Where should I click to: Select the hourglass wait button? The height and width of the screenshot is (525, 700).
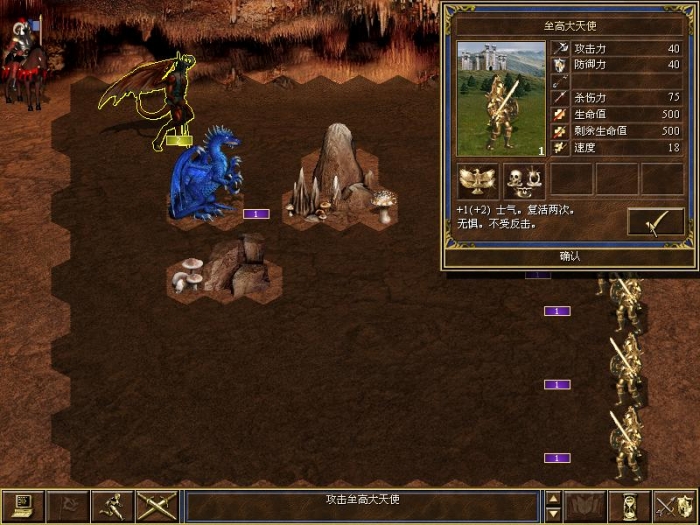coord(631,506)
